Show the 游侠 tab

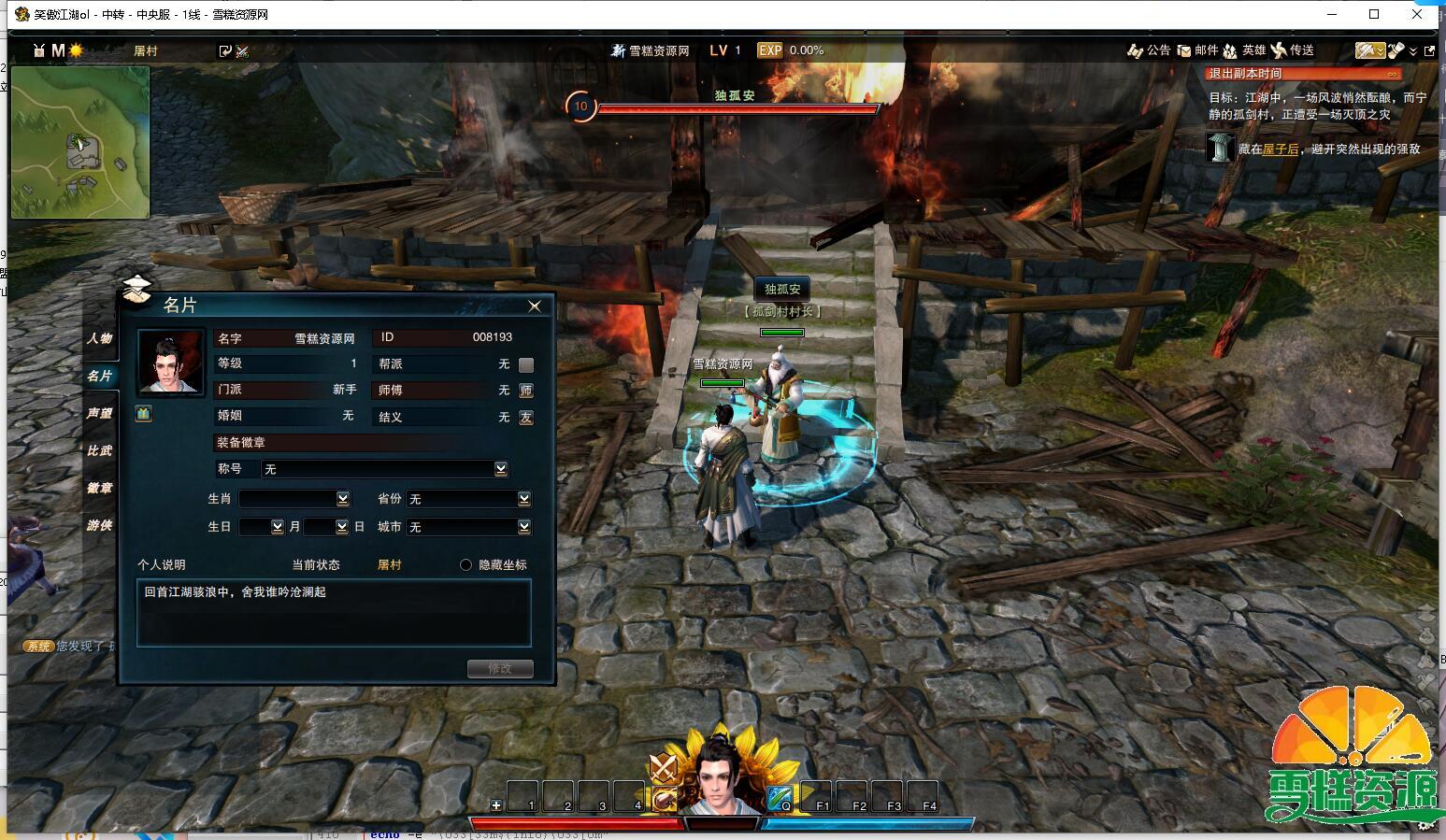(99, 525)
